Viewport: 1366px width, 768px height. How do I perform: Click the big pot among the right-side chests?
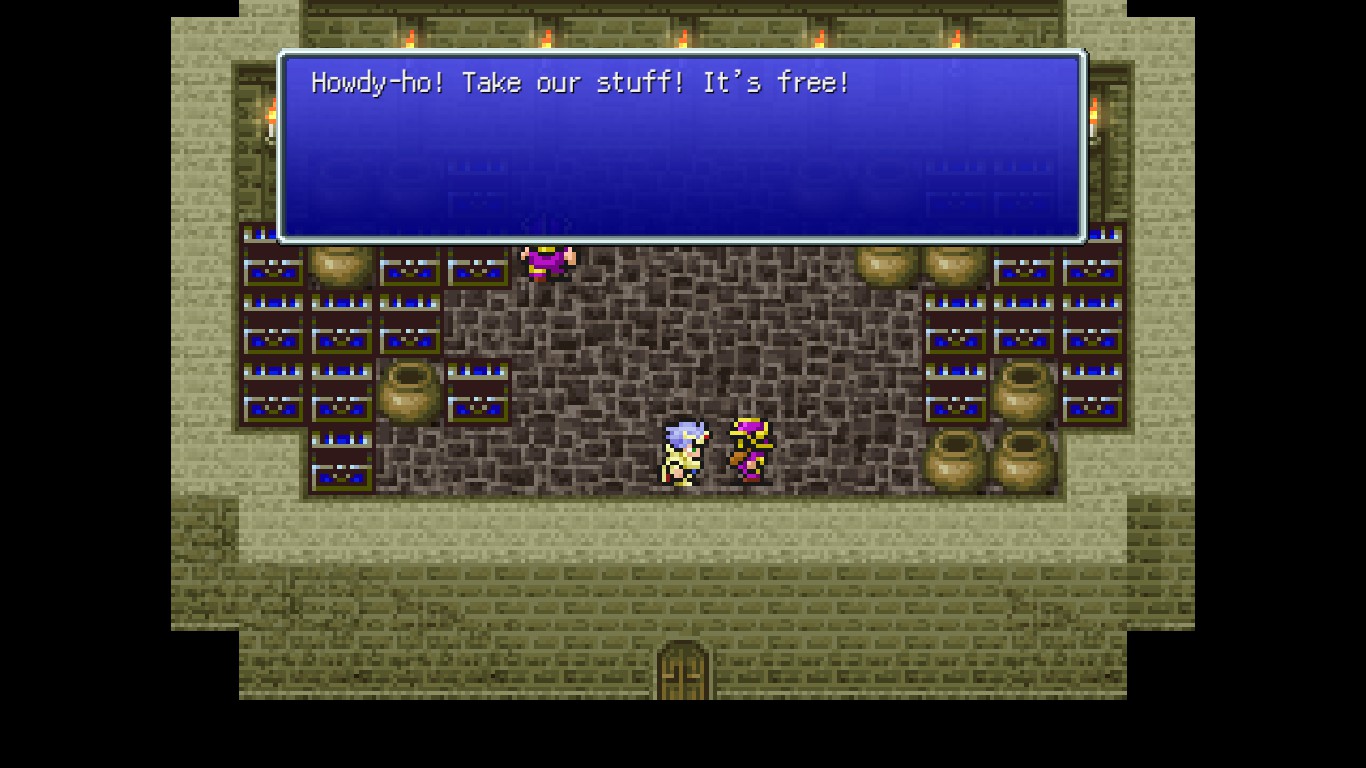click(x=1022, y=388)
